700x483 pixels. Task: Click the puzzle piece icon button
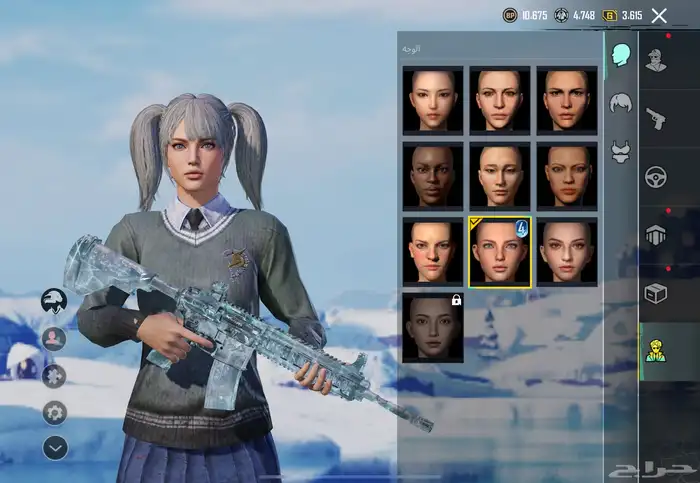click(54, 375)
